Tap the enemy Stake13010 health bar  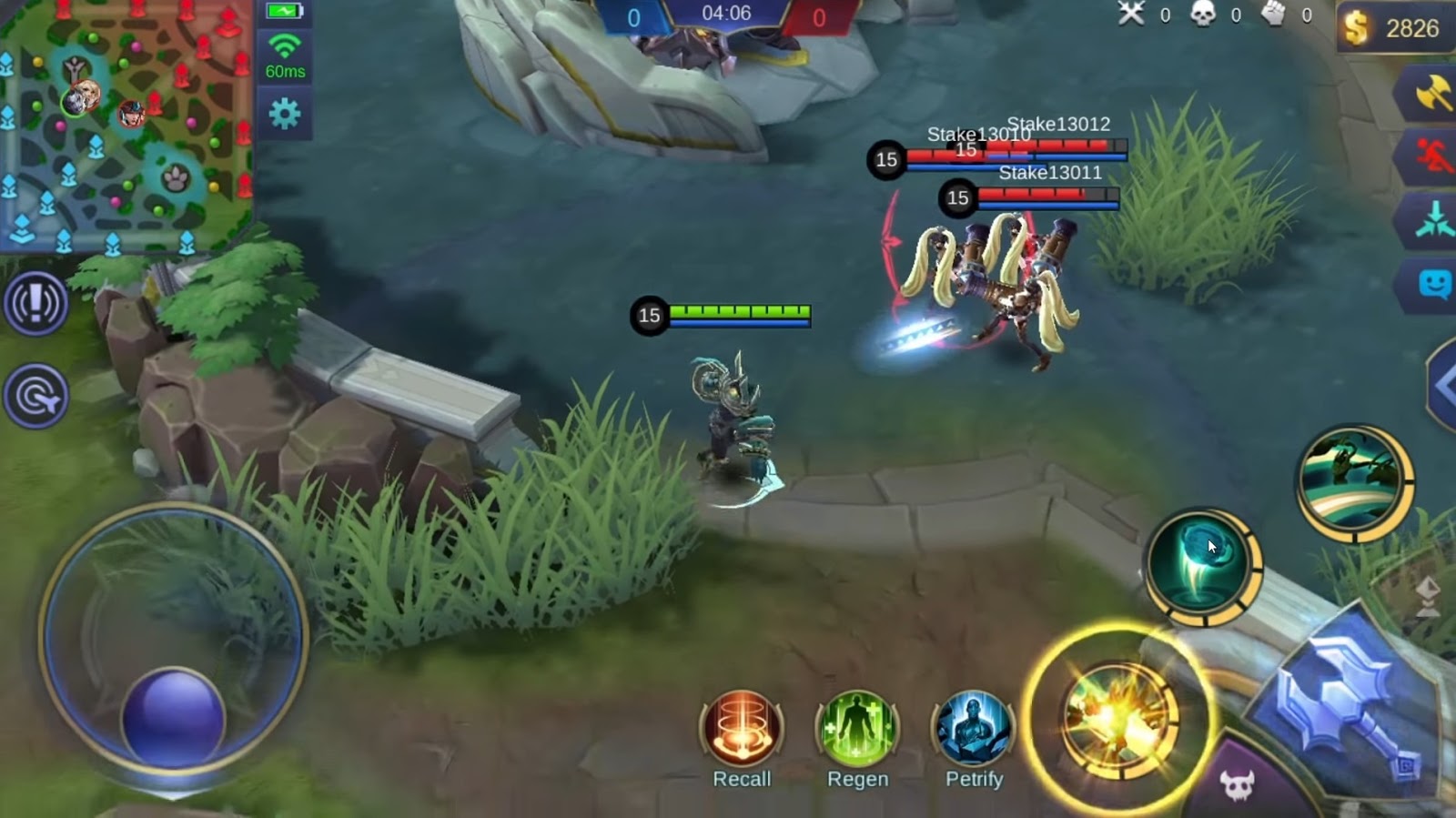[x=965, y=155]
